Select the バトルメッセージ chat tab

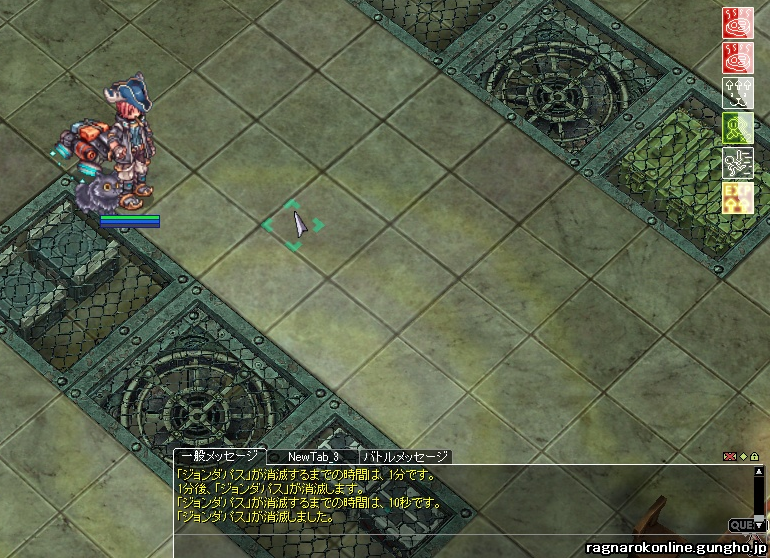click(x=405, y=456)
